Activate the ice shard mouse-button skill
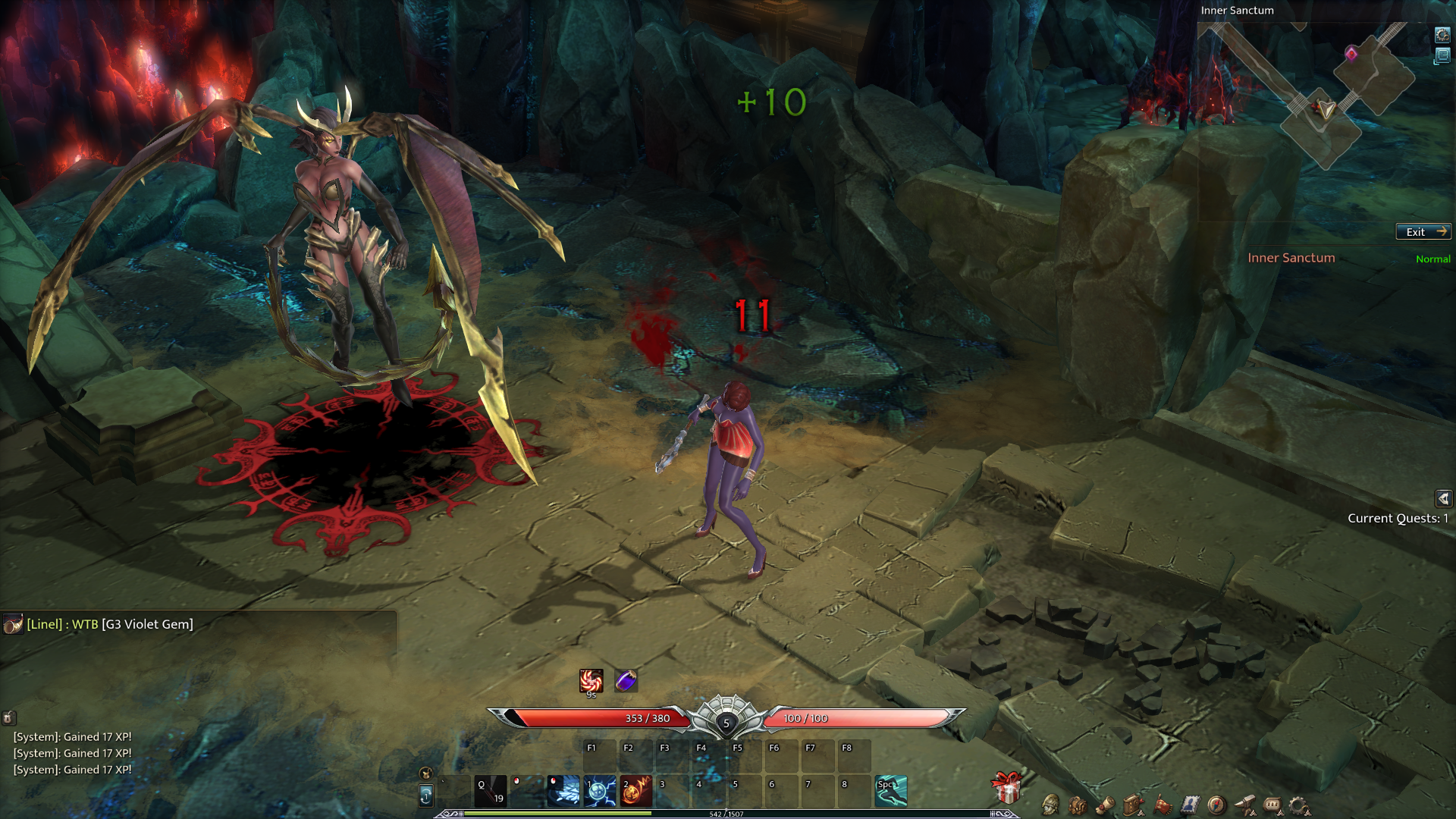The height and width of the screenshot is (819, 1456). (x=563, y=791)
